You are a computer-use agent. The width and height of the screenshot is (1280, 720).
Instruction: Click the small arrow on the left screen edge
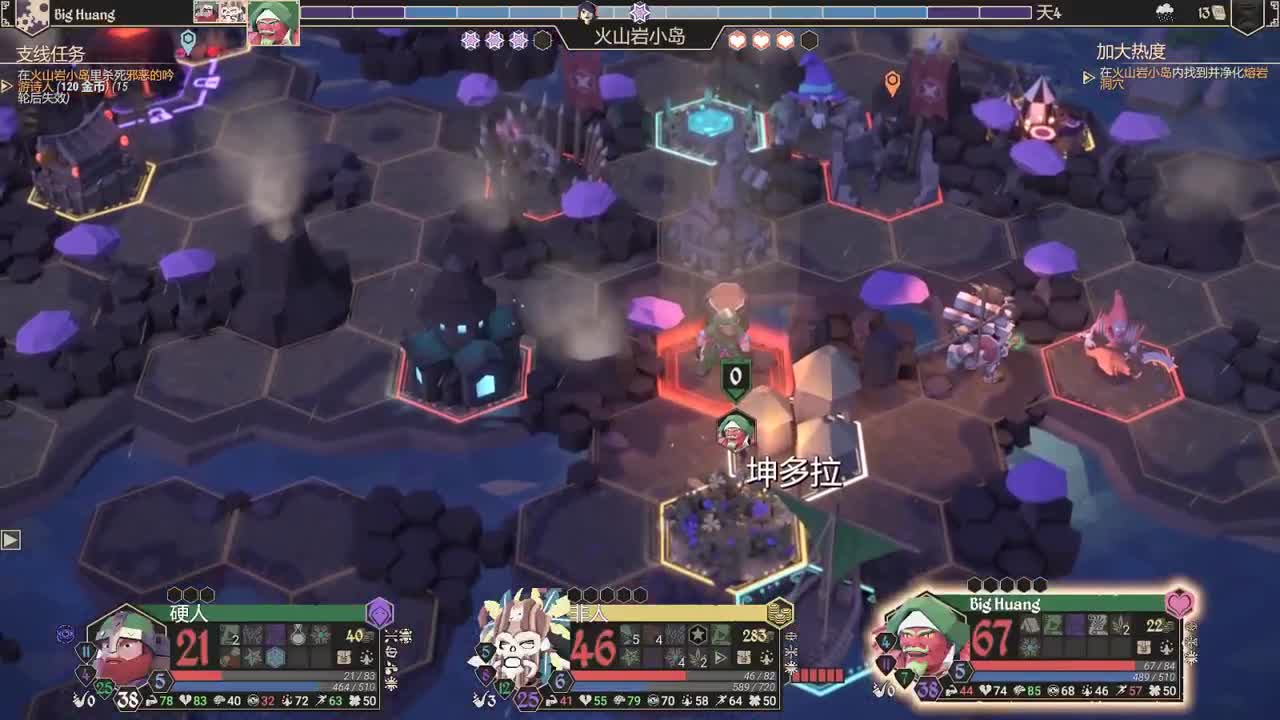[11, 540]
